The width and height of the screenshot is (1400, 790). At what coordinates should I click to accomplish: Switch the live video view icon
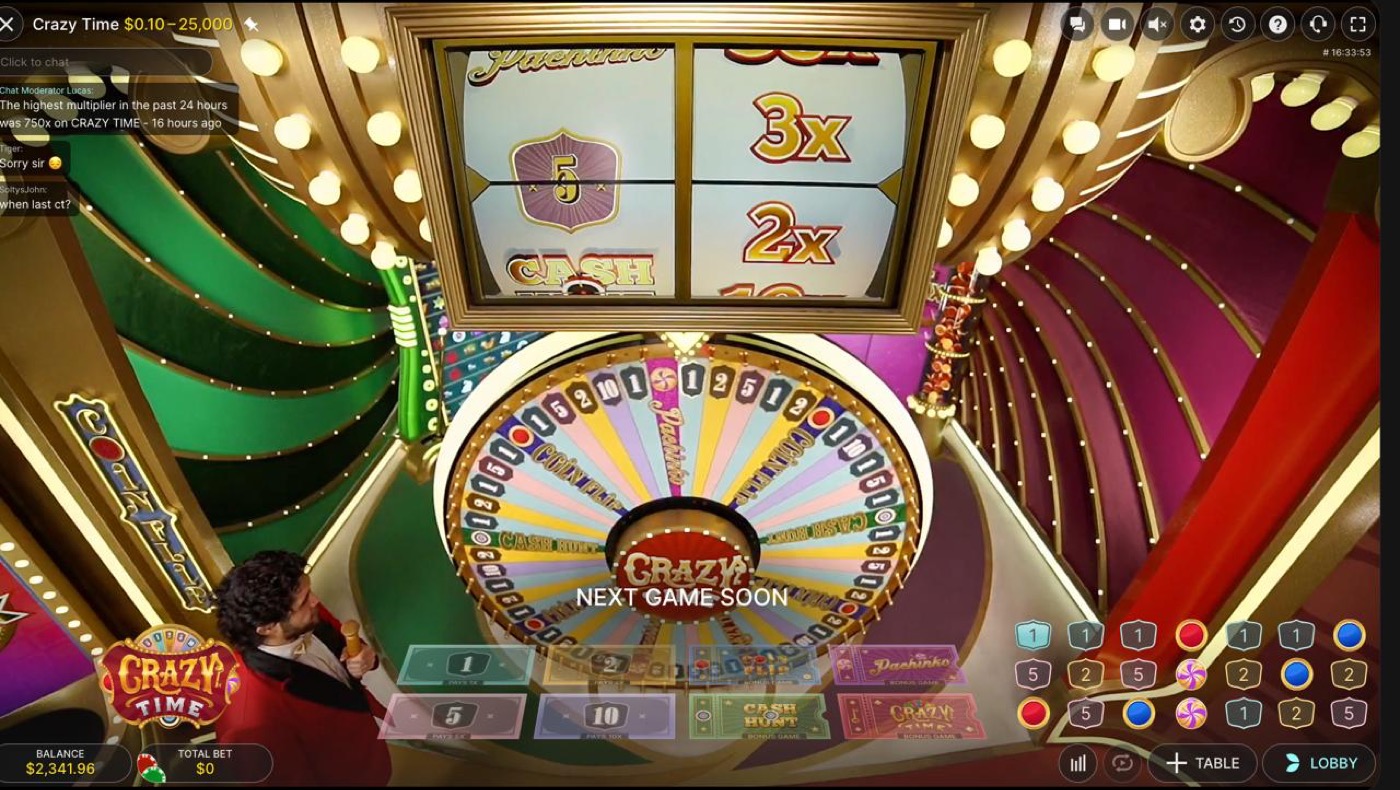pos(1117,23)
